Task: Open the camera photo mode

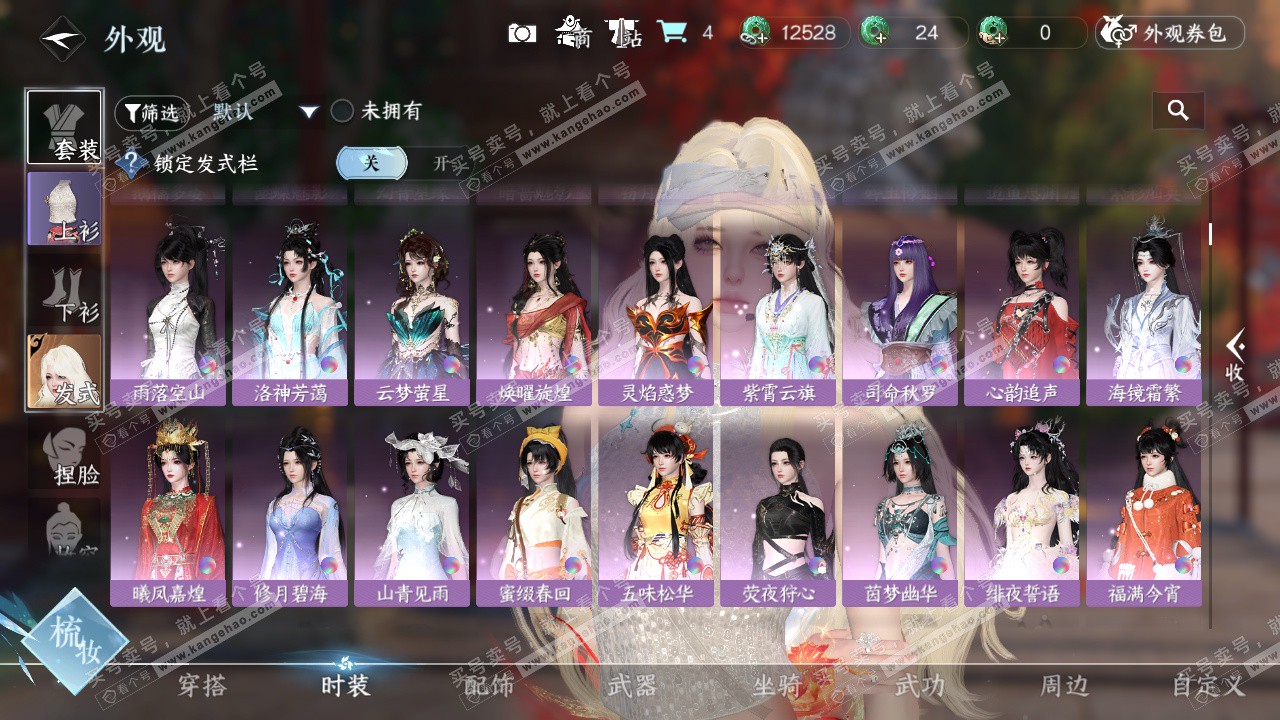Action: (522, 33)
